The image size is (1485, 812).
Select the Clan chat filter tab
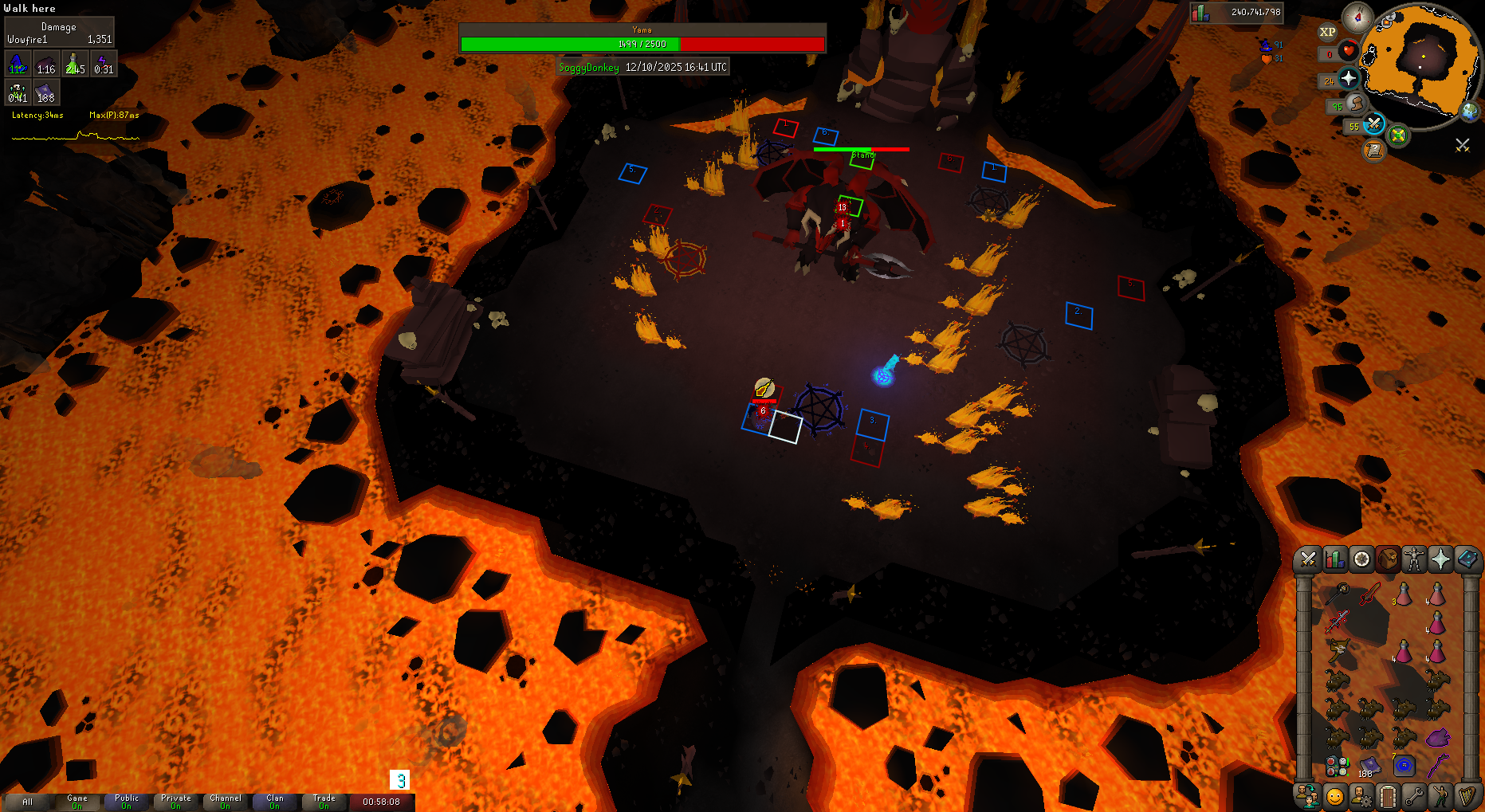274,802
